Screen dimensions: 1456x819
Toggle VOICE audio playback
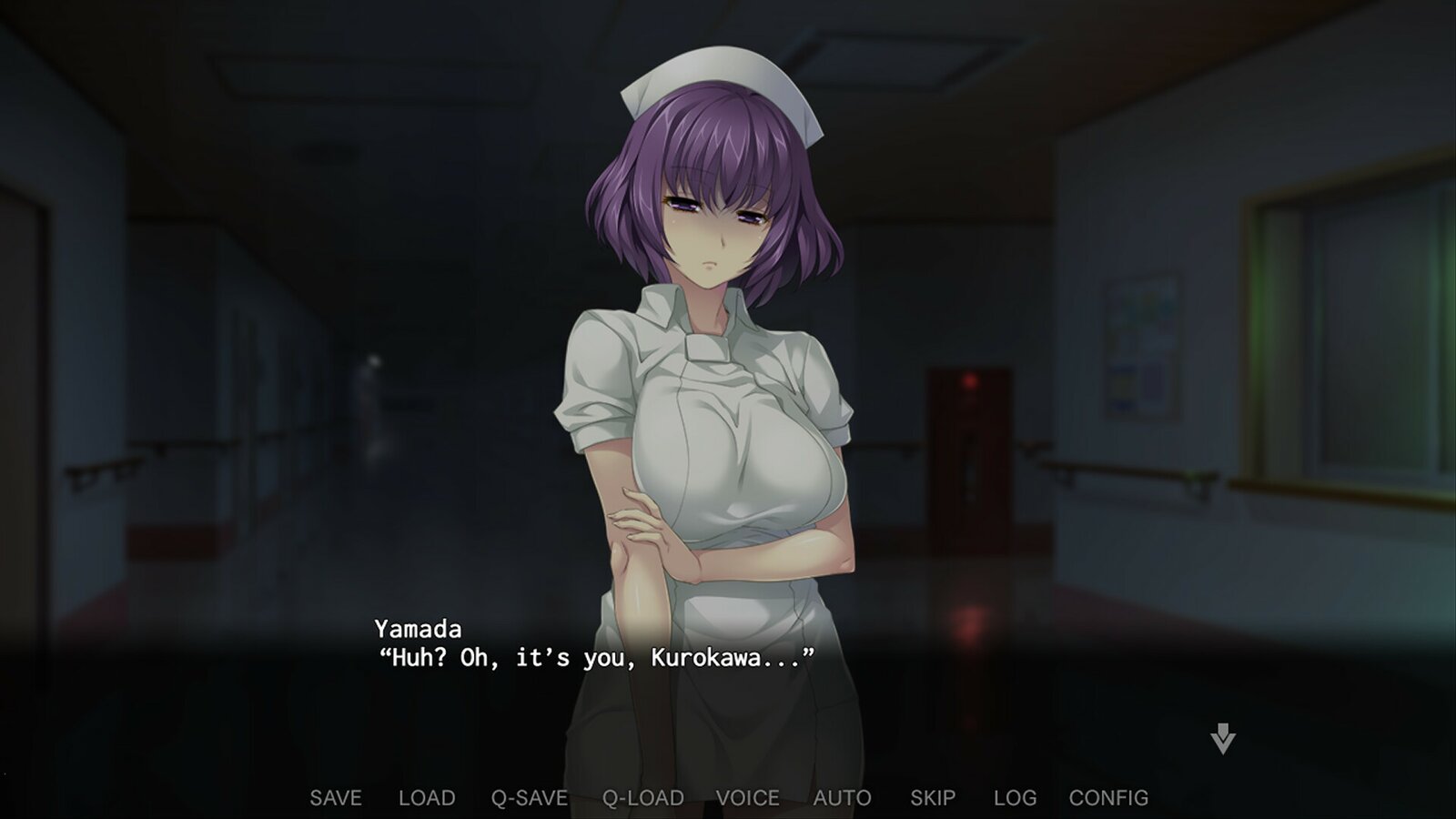pos(748,797)
